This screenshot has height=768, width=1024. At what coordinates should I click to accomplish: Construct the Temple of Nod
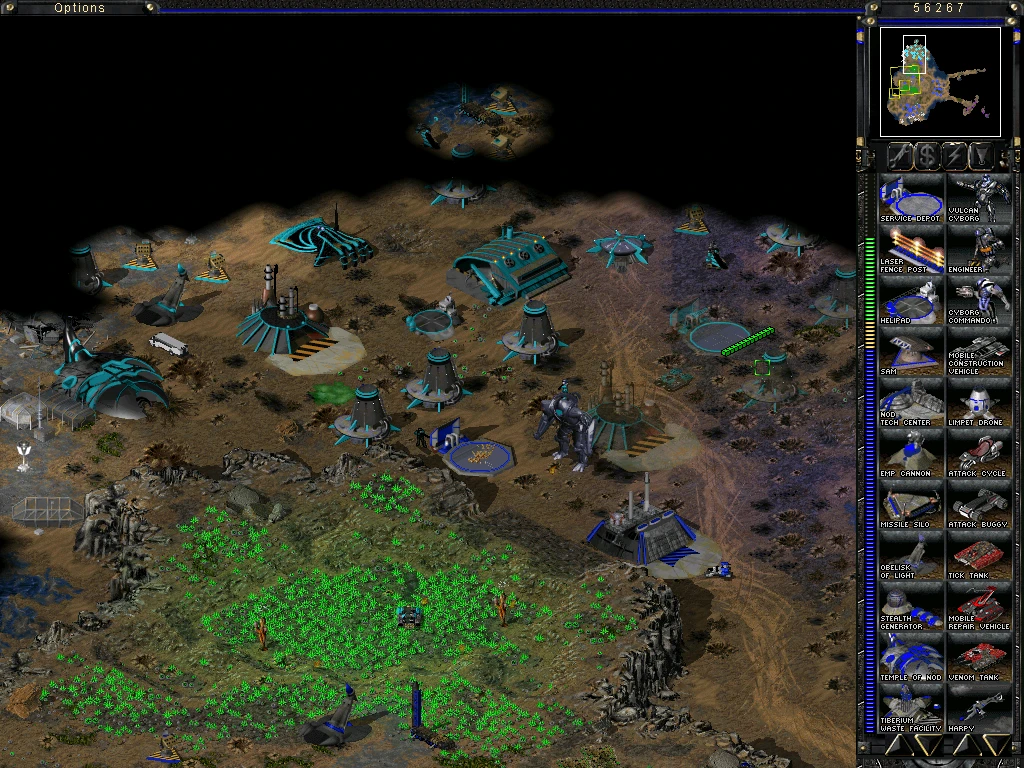tap(911, 658)
